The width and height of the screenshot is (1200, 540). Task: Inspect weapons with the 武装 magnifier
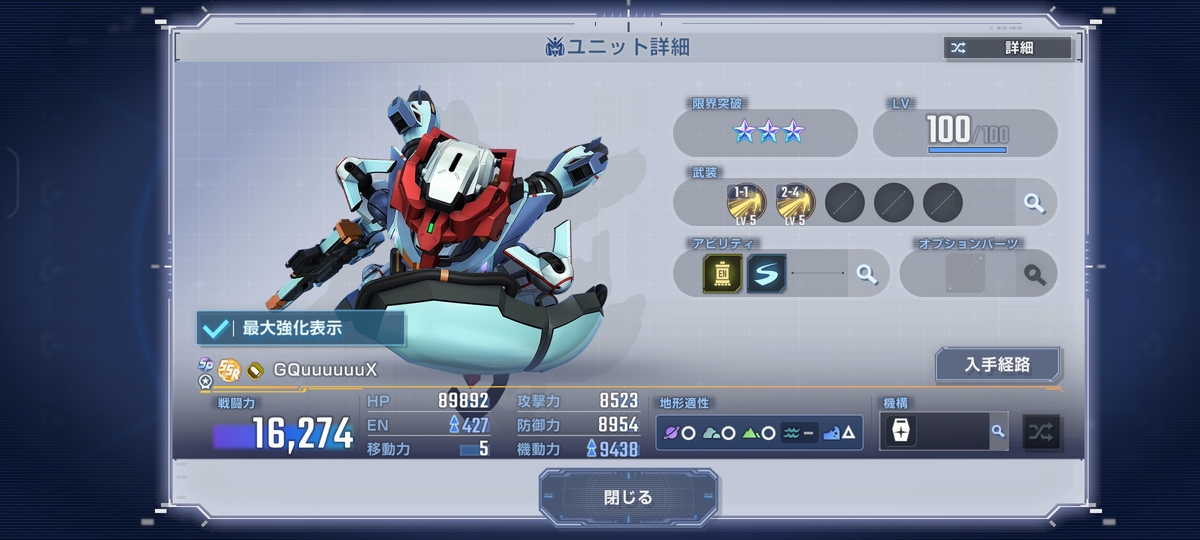click(x=1034, y=203)
